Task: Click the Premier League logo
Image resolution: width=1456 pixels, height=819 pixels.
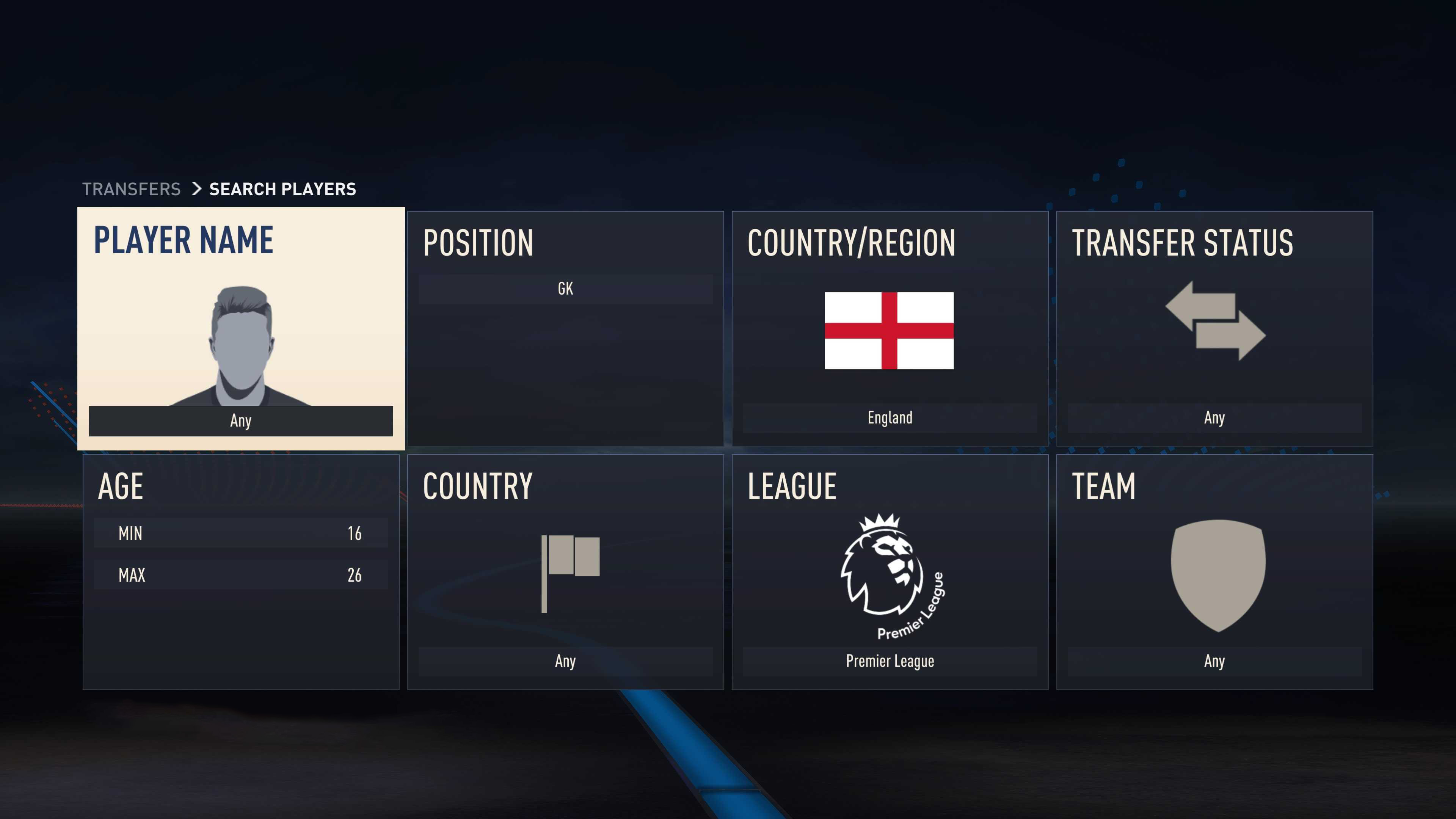Action: click(890, 576)
